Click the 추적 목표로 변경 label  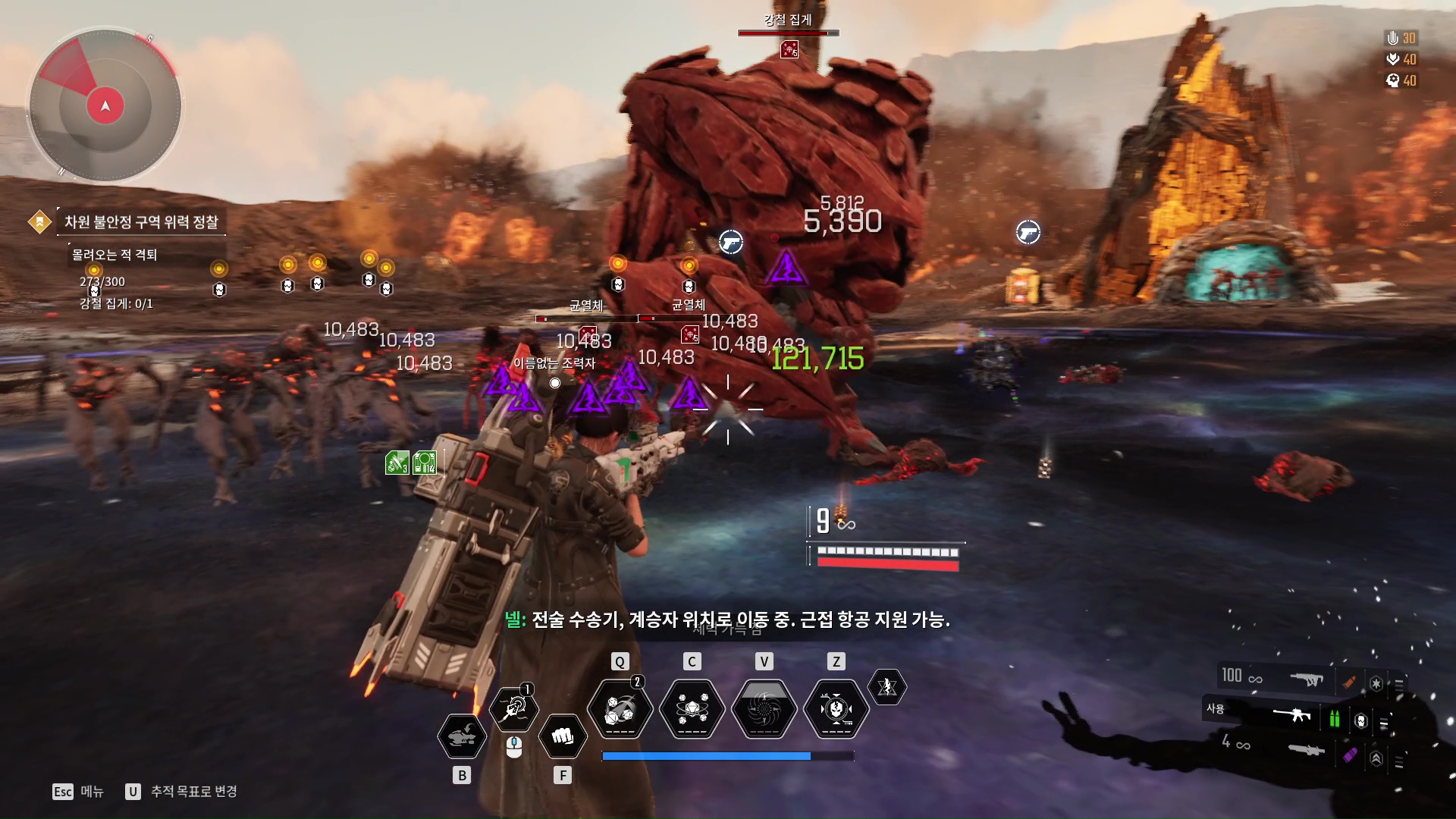(x=193, y=791)
